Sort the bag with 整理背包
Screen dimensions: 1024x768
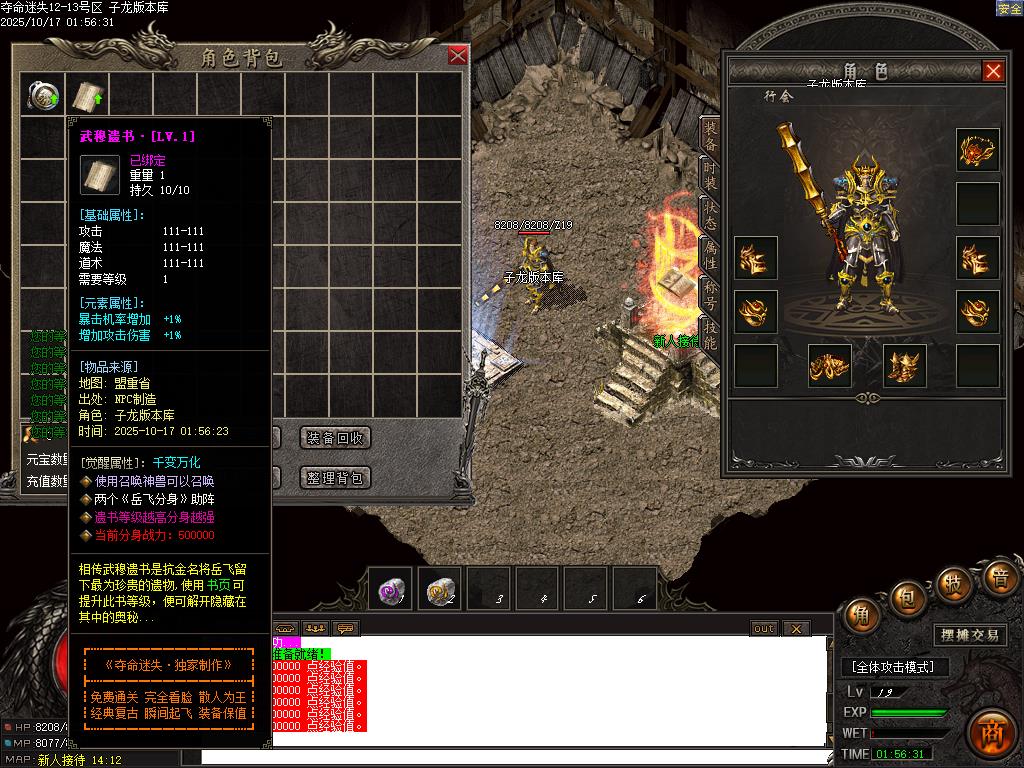coord(336,478)
